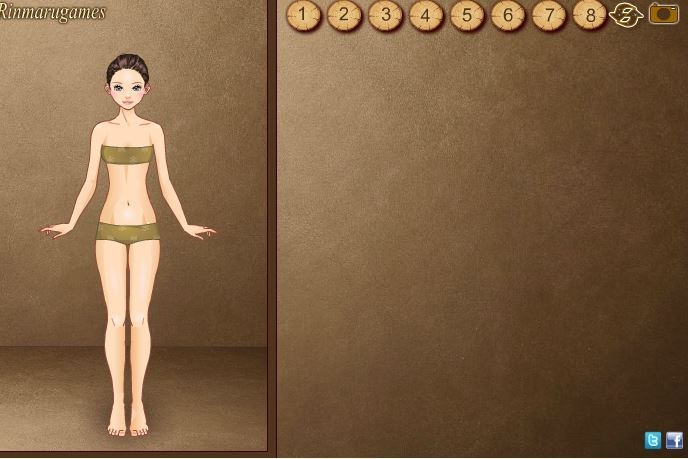Open the Facebook share link
The image size is (688, 459).
tap(674, 440)
